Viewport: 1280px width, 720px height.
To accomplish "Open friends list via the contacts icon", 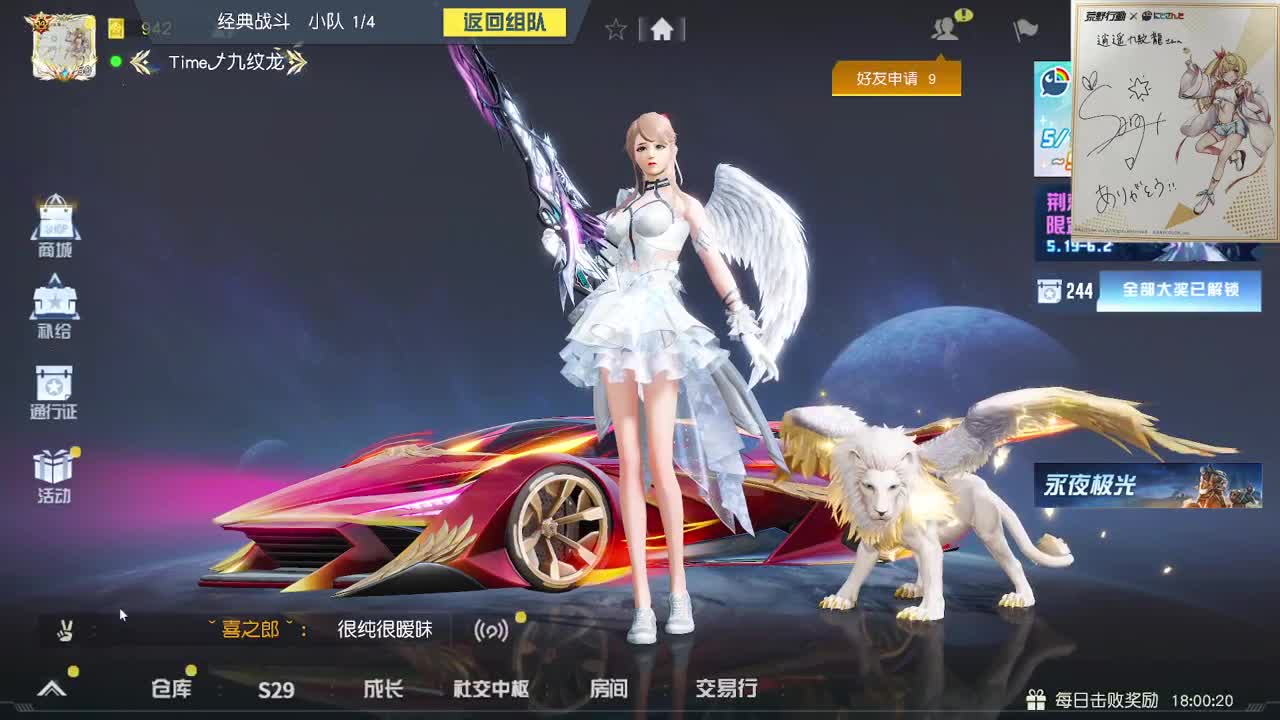I will [941, 28].
